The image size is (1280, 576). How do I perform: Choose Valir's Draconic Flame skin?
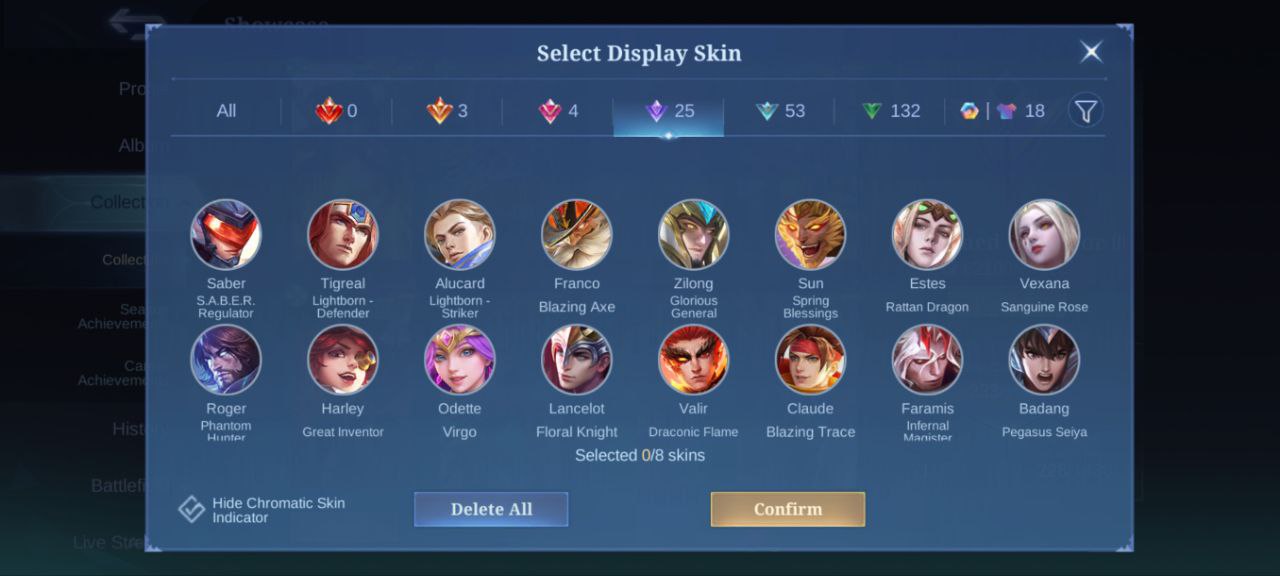click(x=693, y=360)
